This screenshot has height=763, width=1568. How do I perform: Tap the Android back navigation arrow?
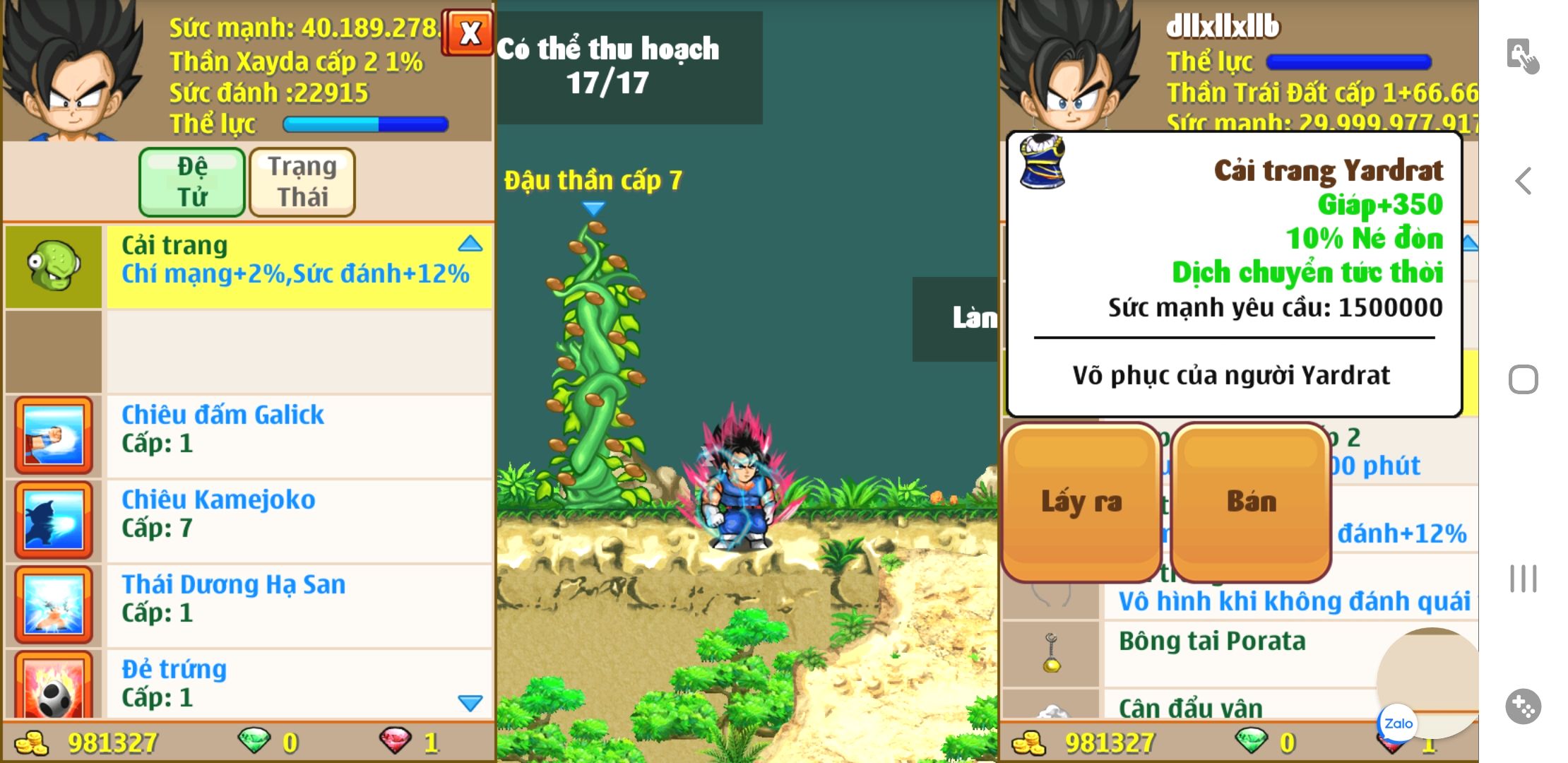1524,182
